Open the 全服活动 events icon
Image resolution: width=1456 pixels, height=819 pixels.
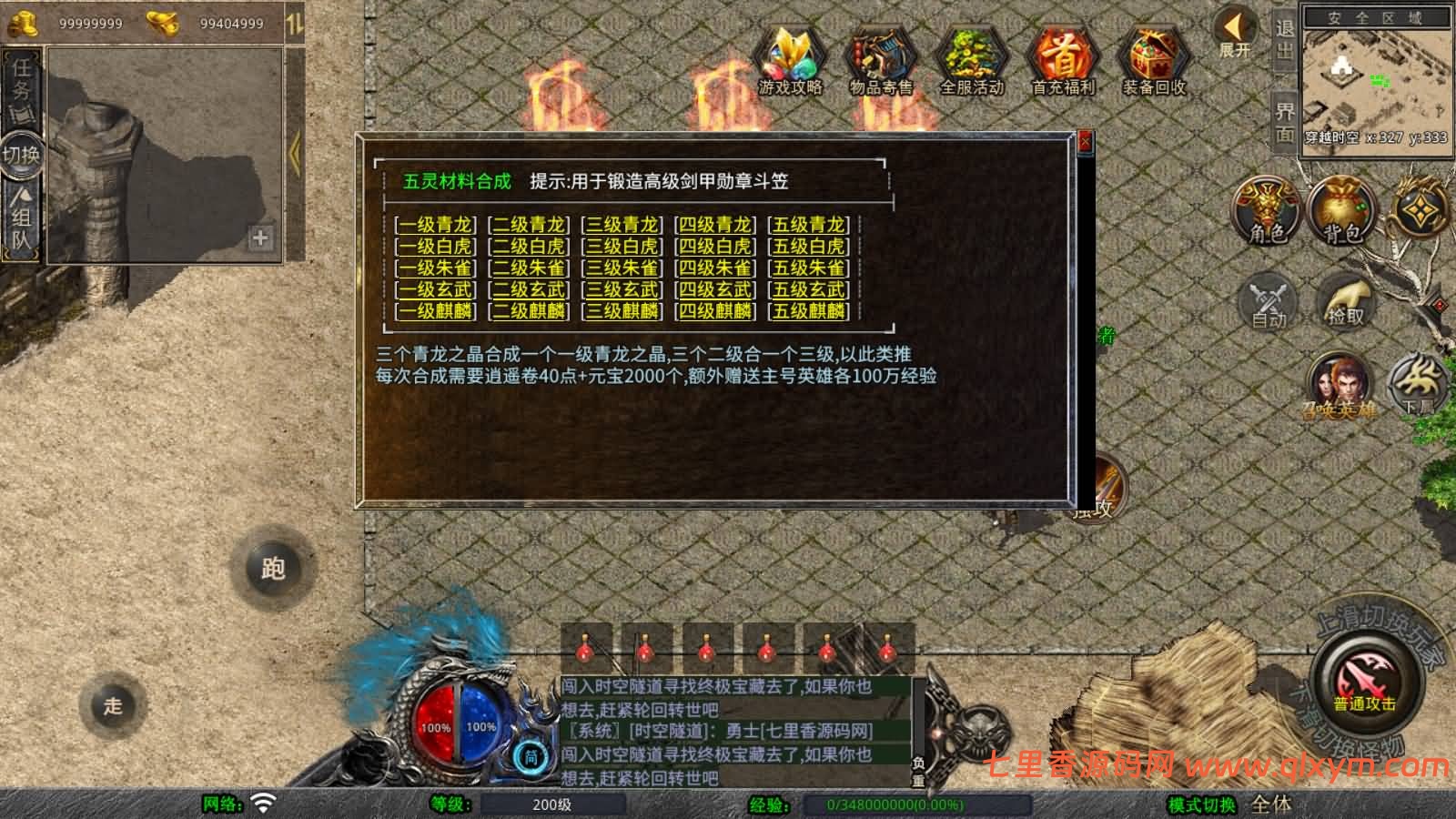[x=971, y=59]
